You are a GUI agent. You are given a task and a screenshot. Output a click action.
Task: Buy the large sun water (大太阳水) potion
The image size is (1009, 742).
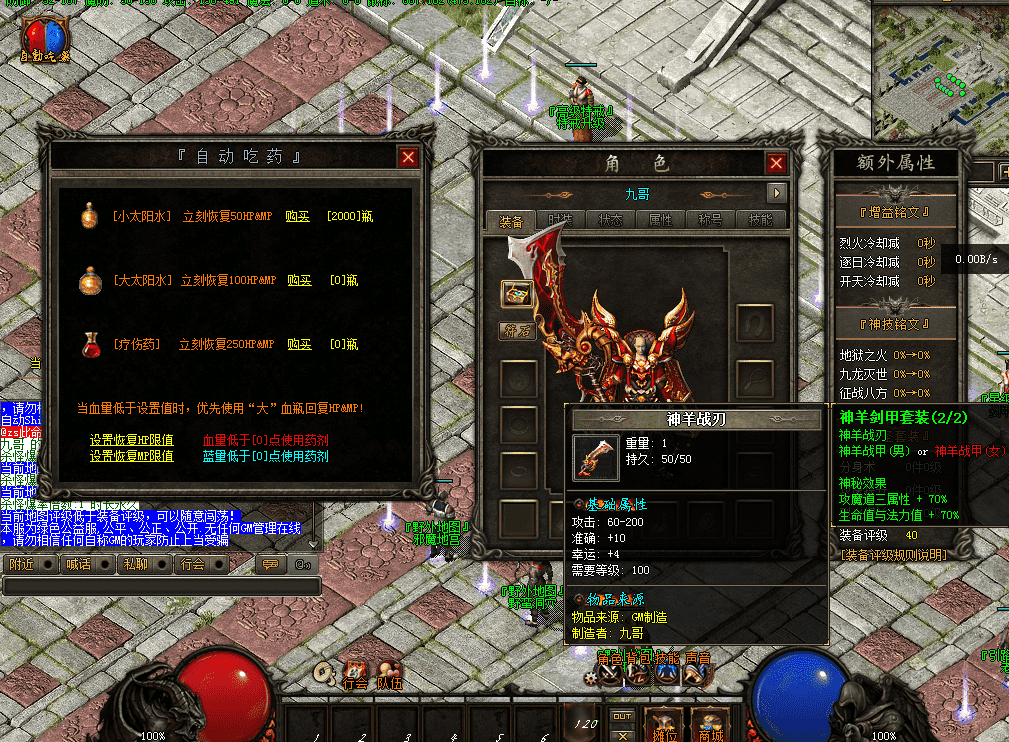point(299,281)
